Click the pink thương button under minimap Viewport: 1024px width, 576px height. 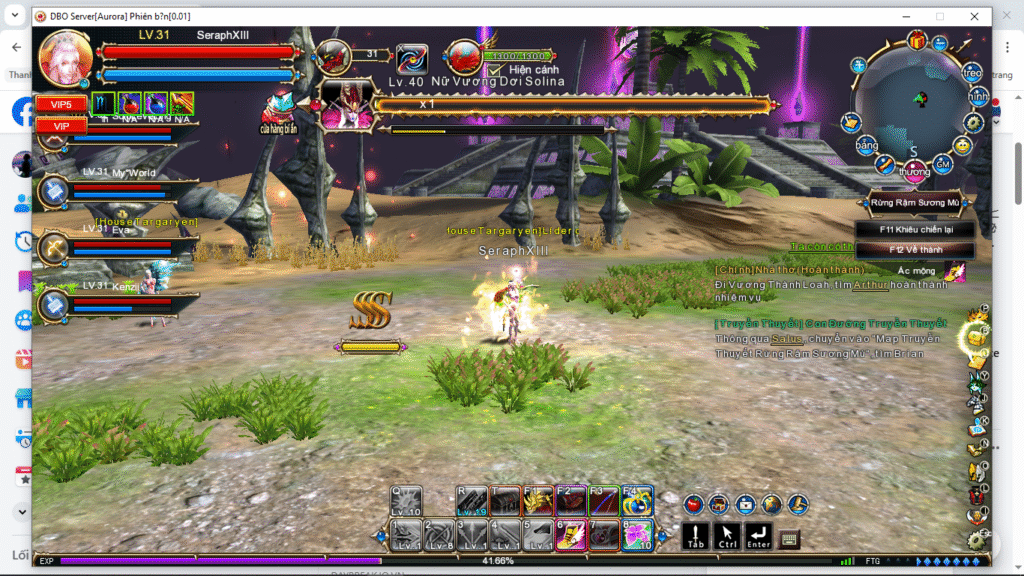pyautogui.click(x=913, y=171)
